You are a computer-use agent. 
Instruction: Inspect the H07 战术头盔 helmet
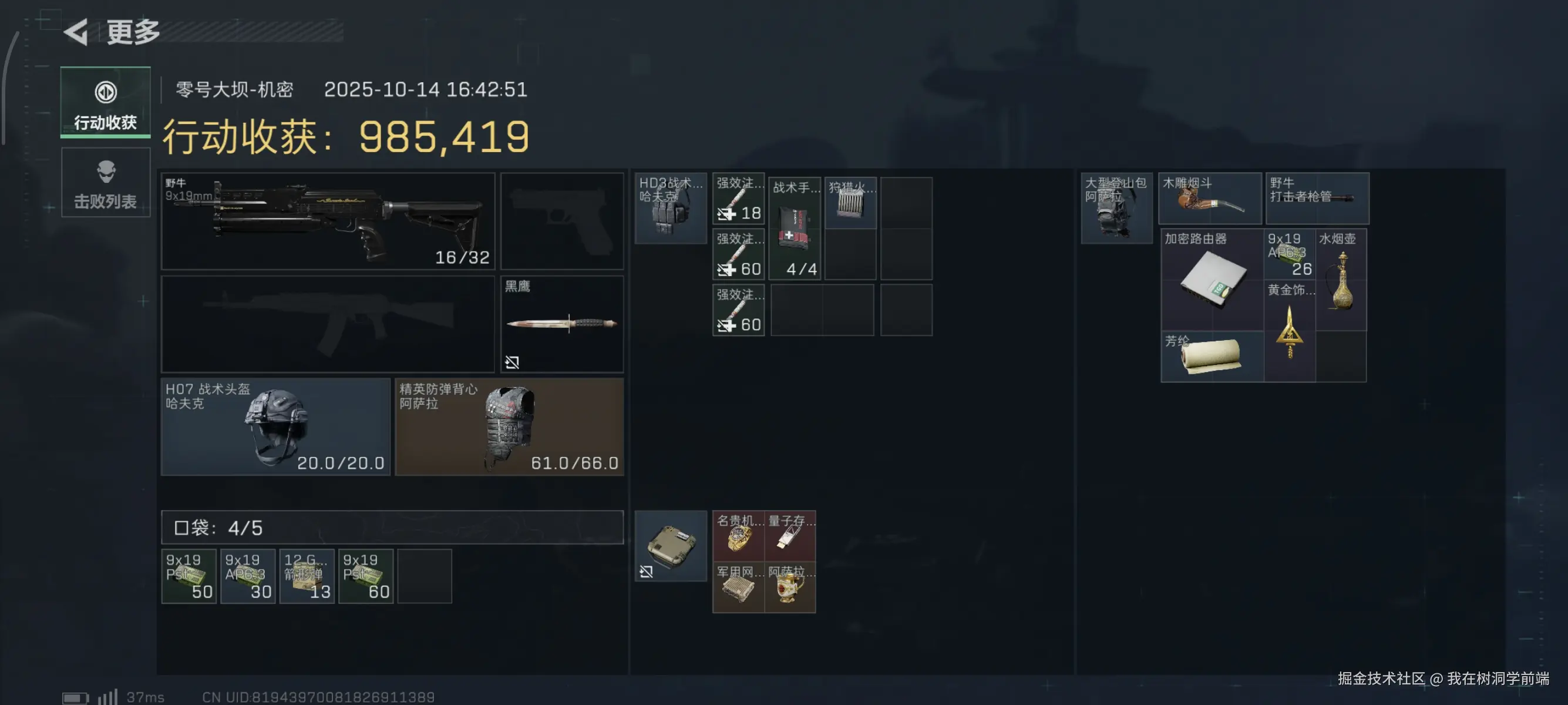click(x=275, y=426)
